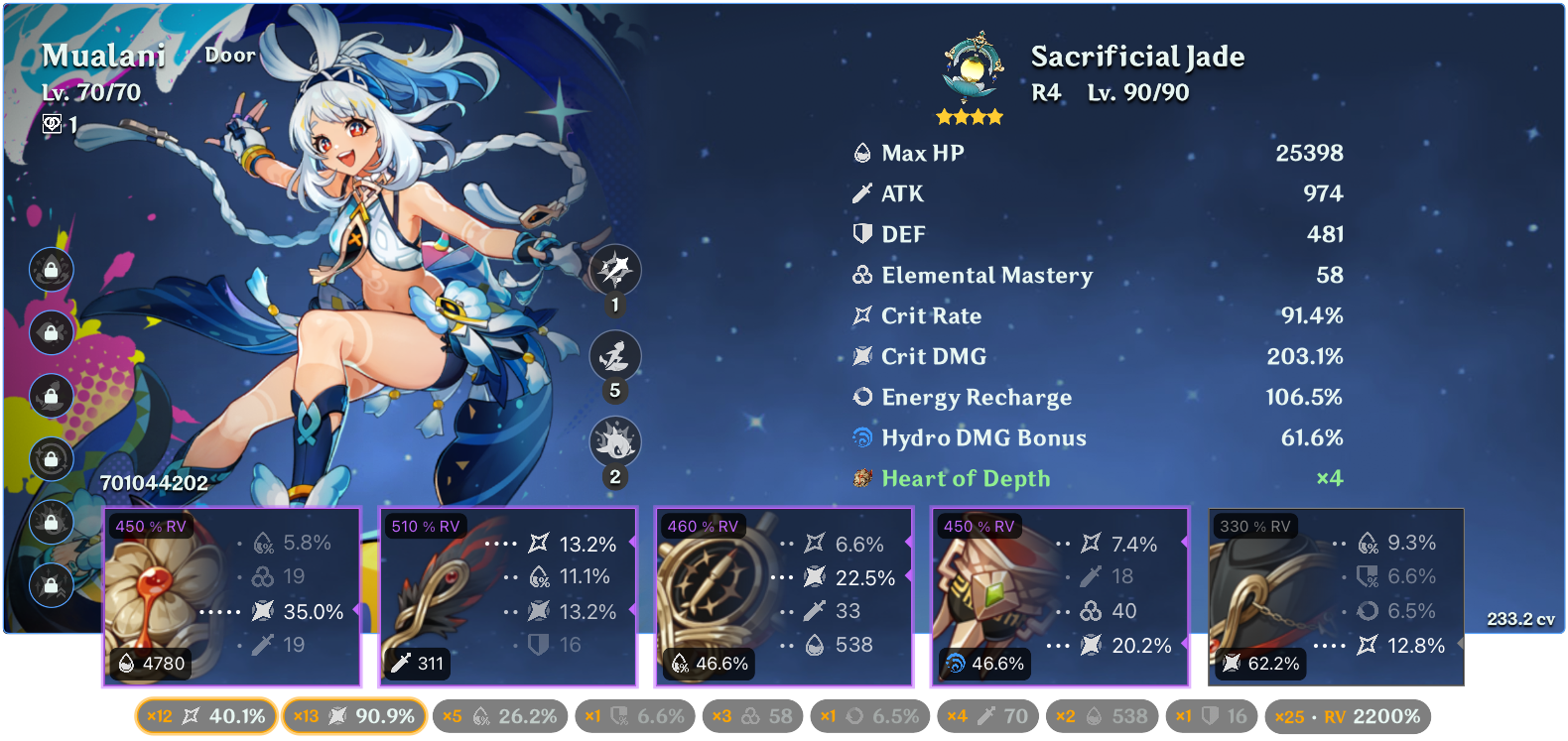
Task: Click the Heart of Depth set icon
Action: tap(862, 477)
